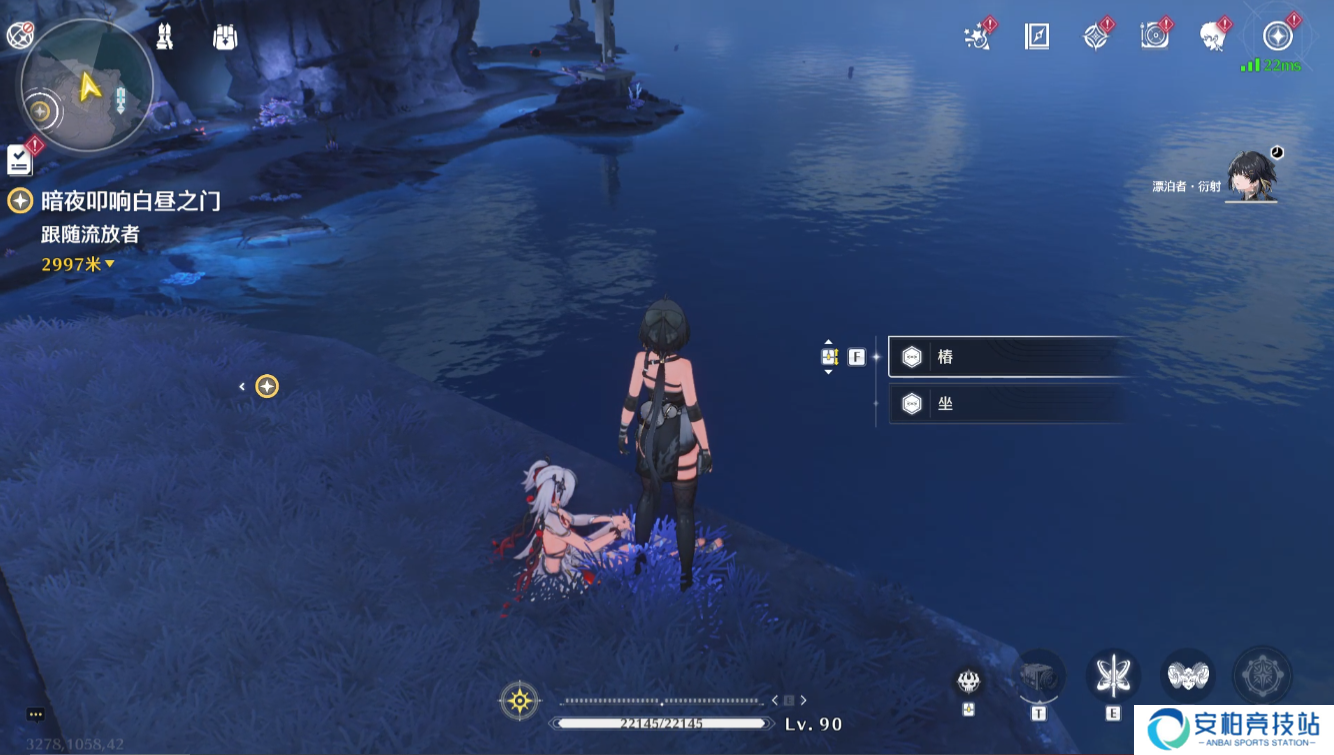Screen dimensions: 1334x755
Task: Open the four-pointed star diamond icon
Action: click(x=1096, y=37)
